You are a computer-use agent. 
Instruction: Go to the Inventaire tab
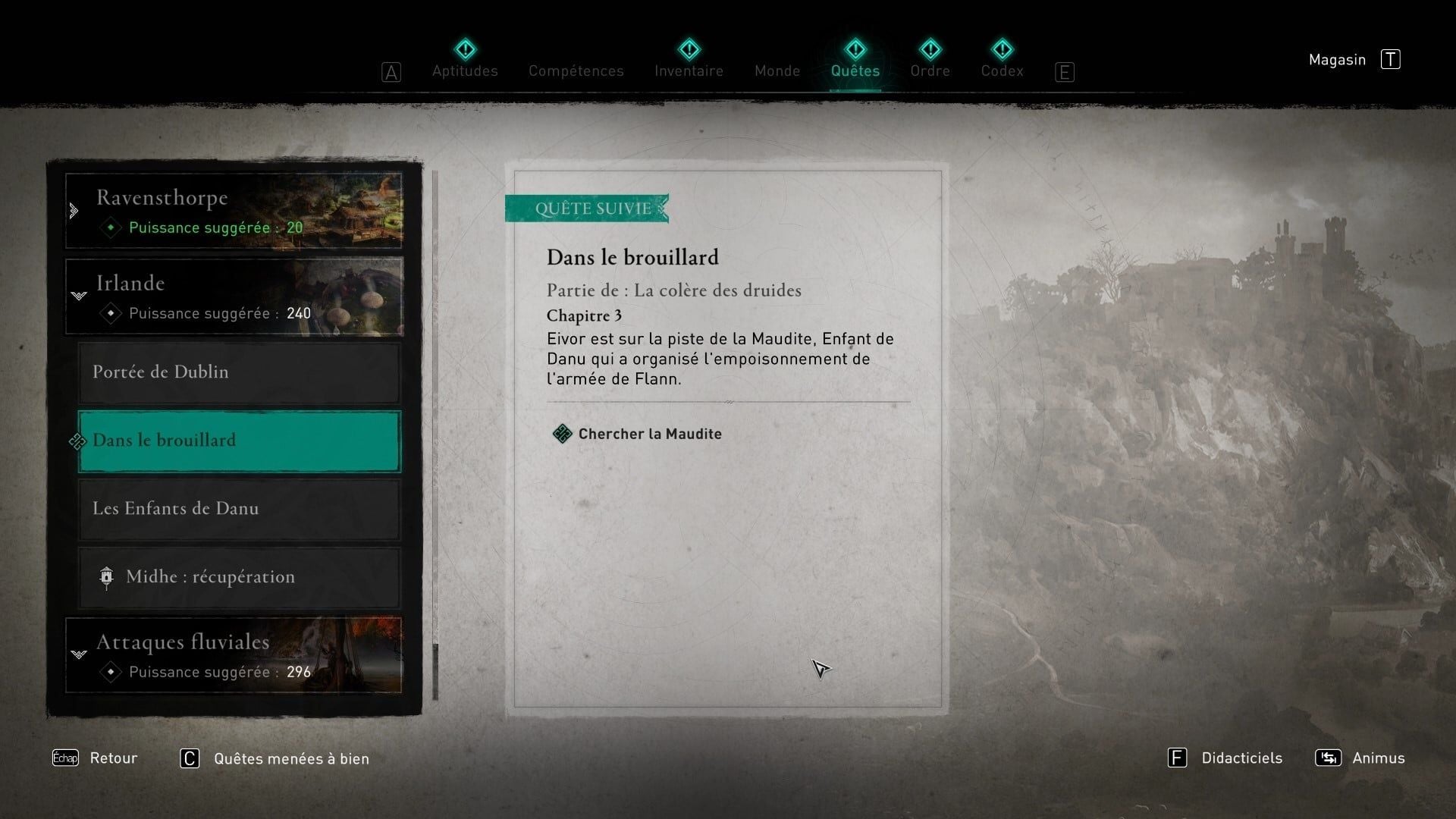pyautogui.click(x=689, y=71)
